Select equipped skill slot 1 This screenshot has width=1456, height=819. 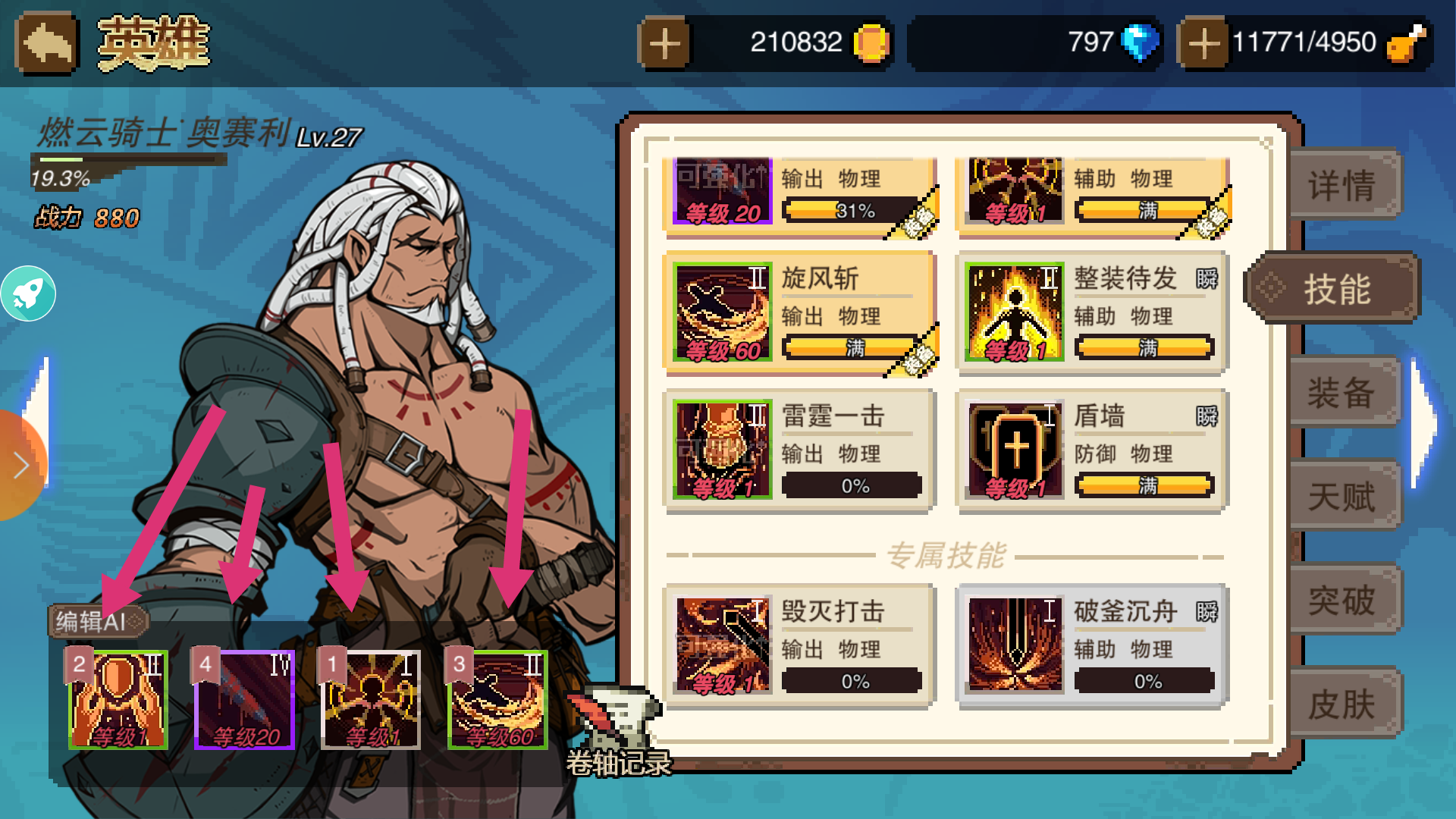point(370,696)
